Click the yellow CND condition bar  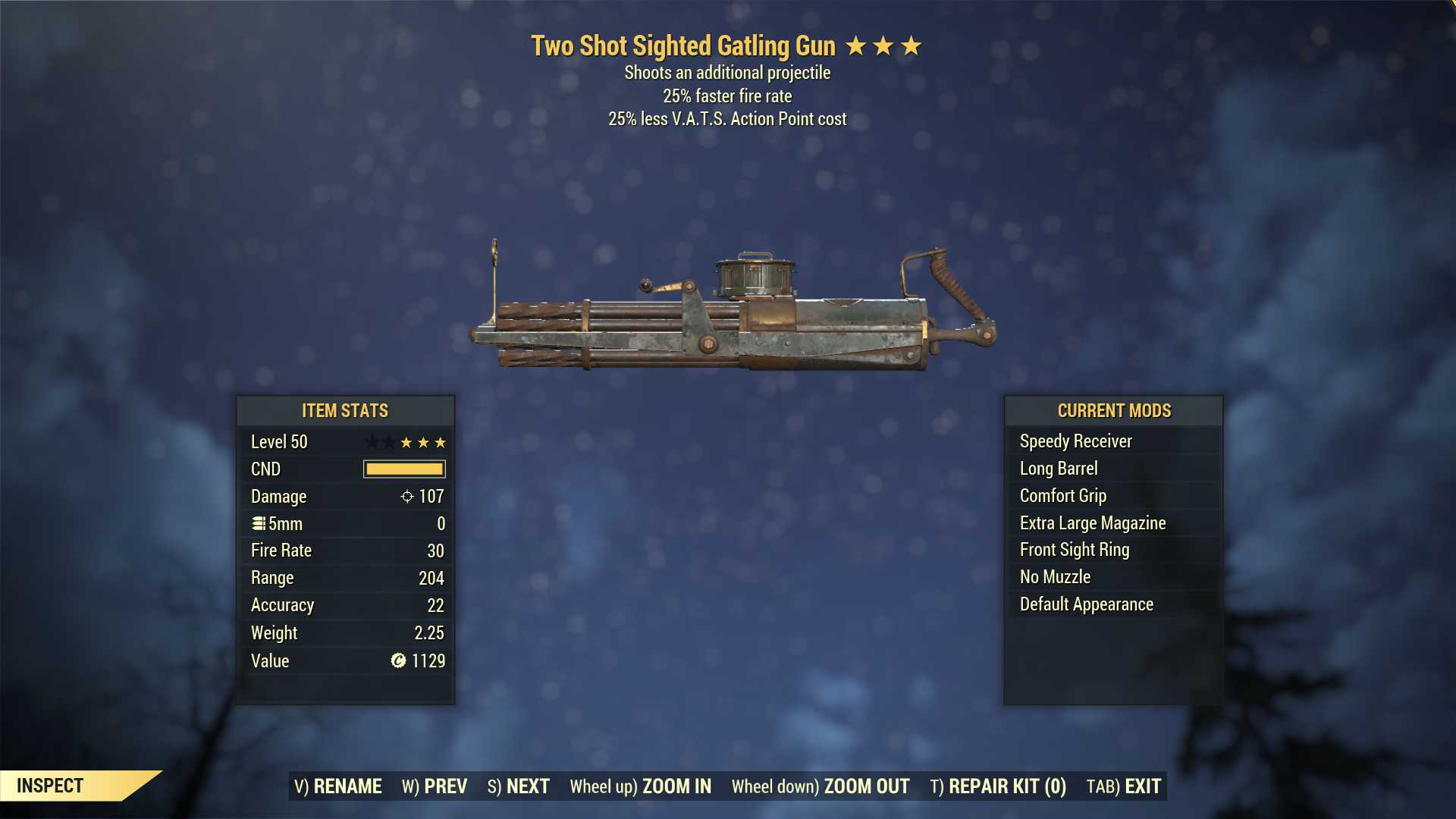[x=405, y=469]
